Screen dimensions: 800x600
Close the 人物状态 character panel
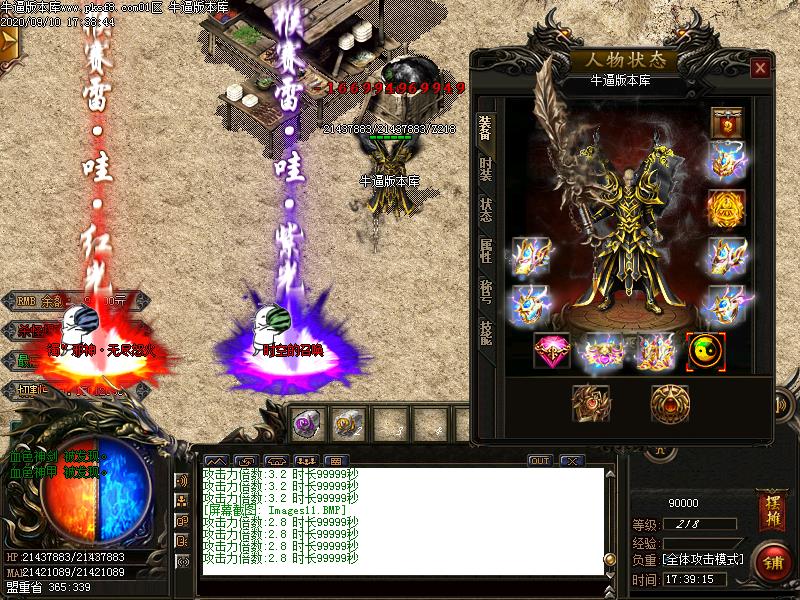coord(761,68)
